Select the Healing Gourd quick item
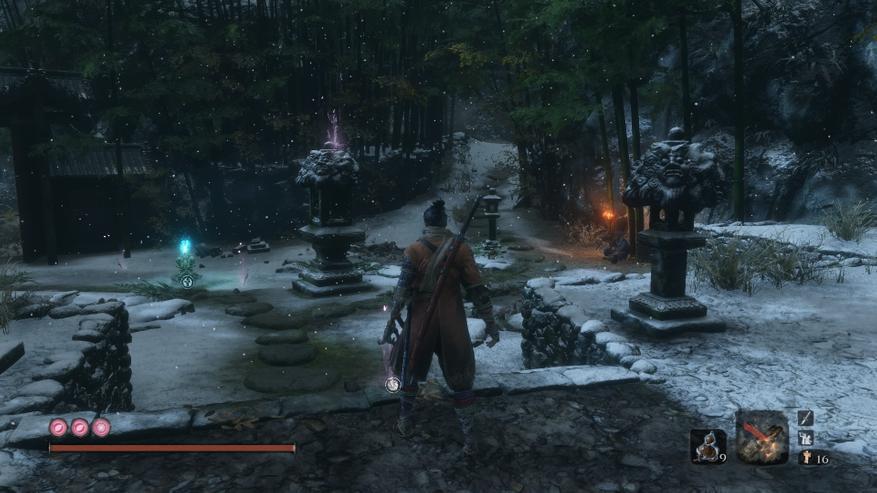The height and width of the screenshot is (493, 877). coord(707,445)
